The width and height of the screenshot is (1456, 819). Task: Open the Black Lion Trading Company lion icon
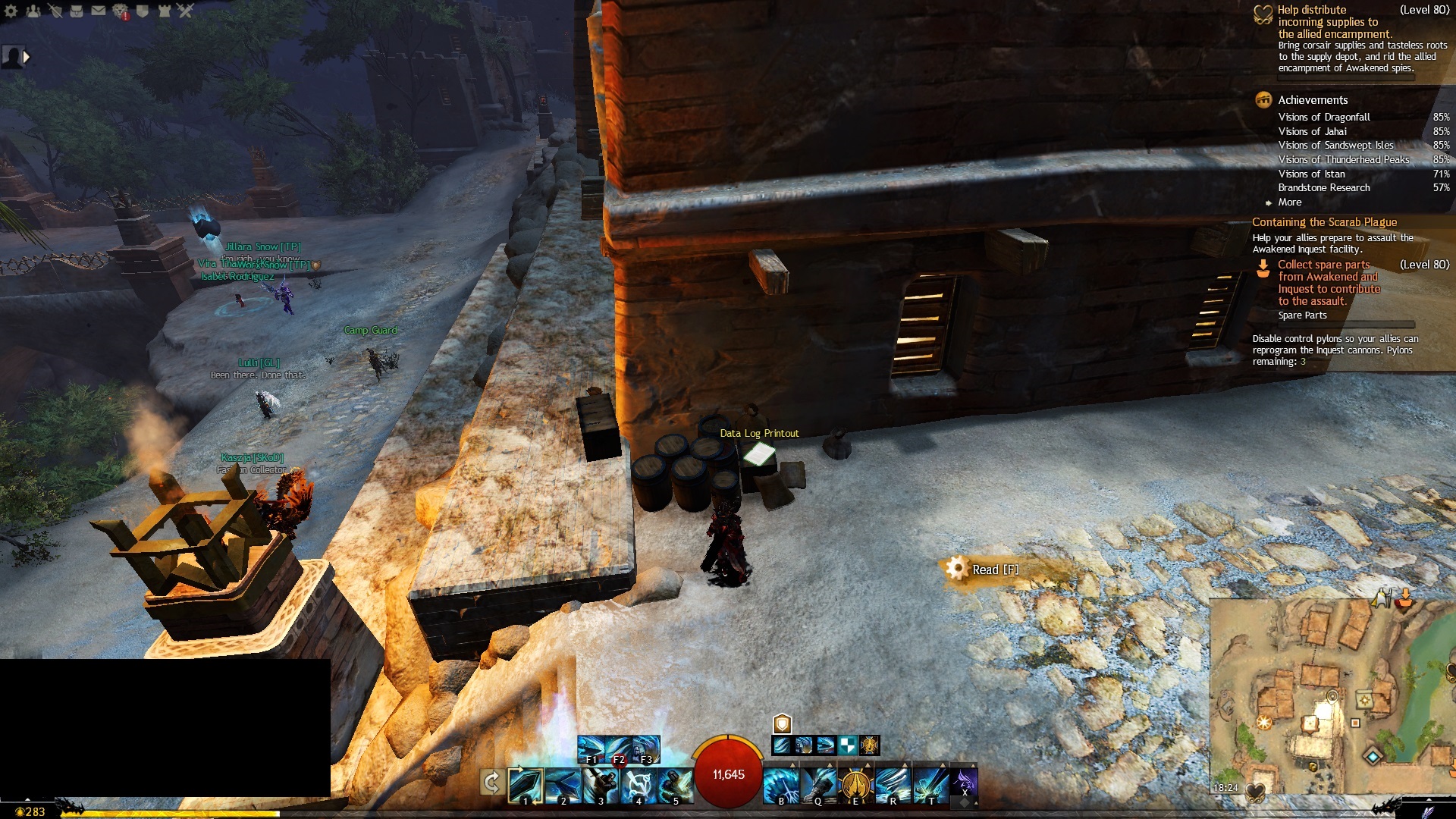point(121,11)
